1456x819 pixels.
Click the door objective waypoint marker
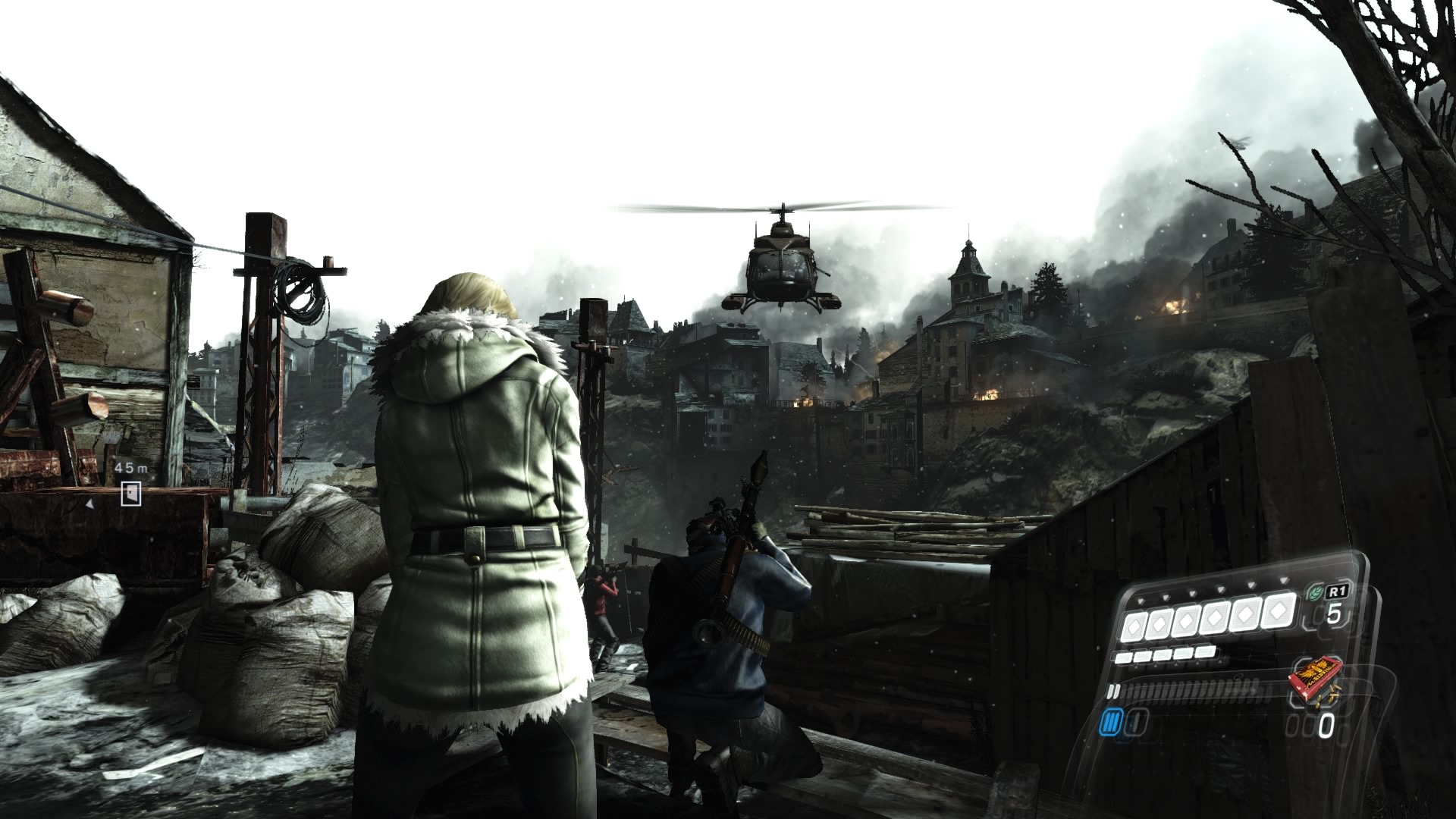[131, 493]
